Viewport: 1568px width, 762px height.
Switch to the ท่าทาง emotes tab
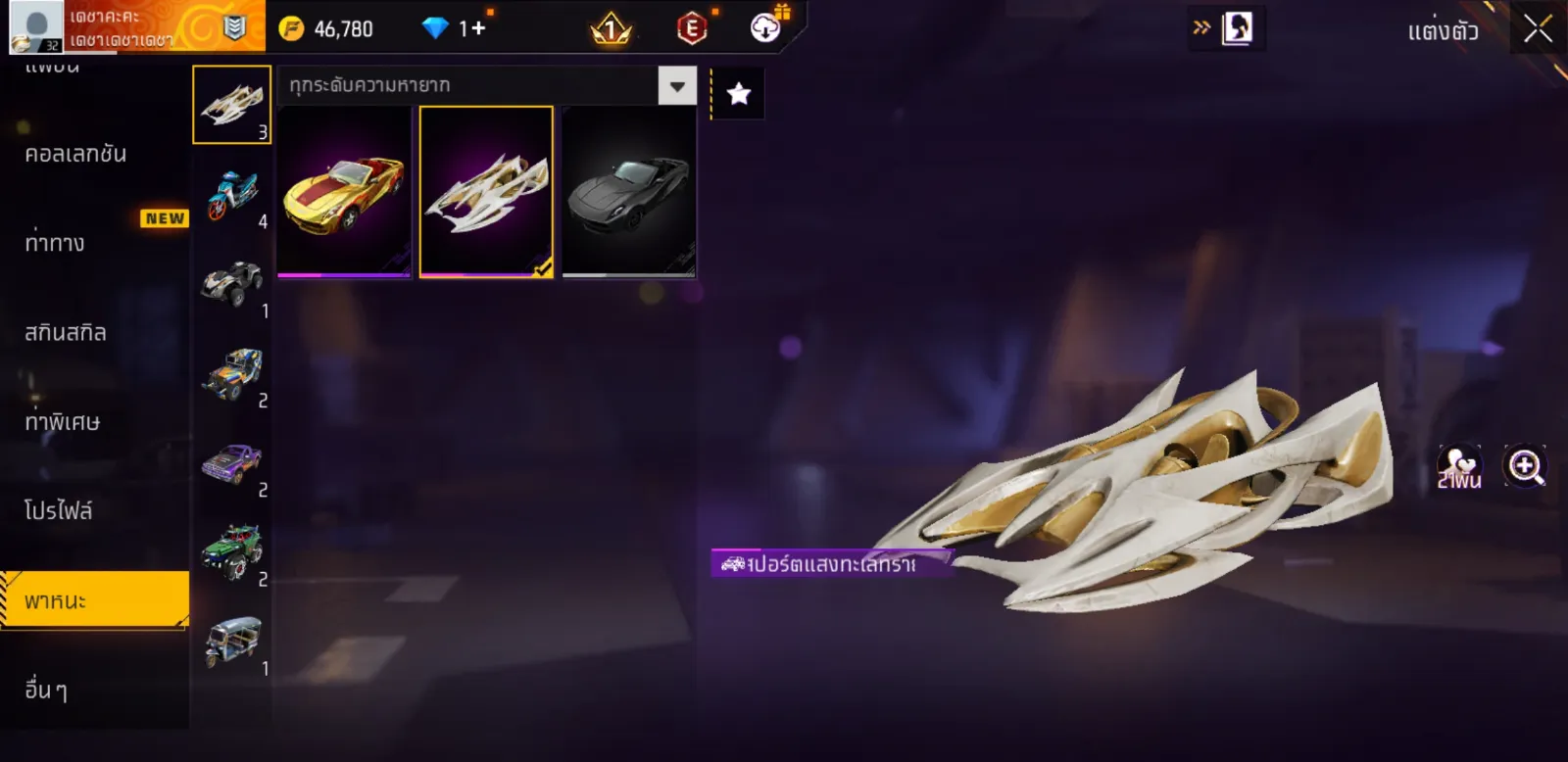coord(55,243)
